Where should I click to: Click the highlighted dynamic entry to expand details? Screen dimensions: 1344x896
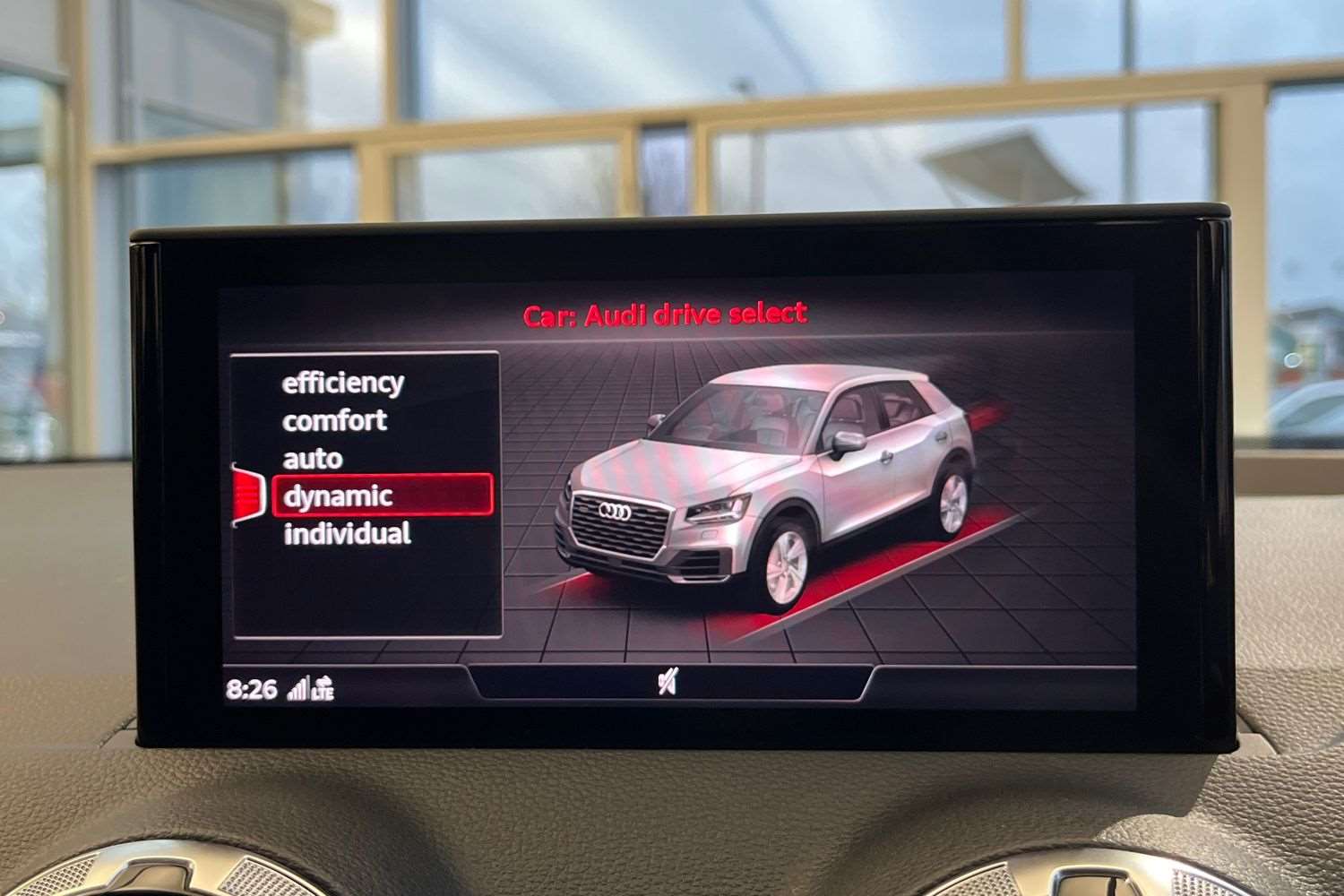339,495
